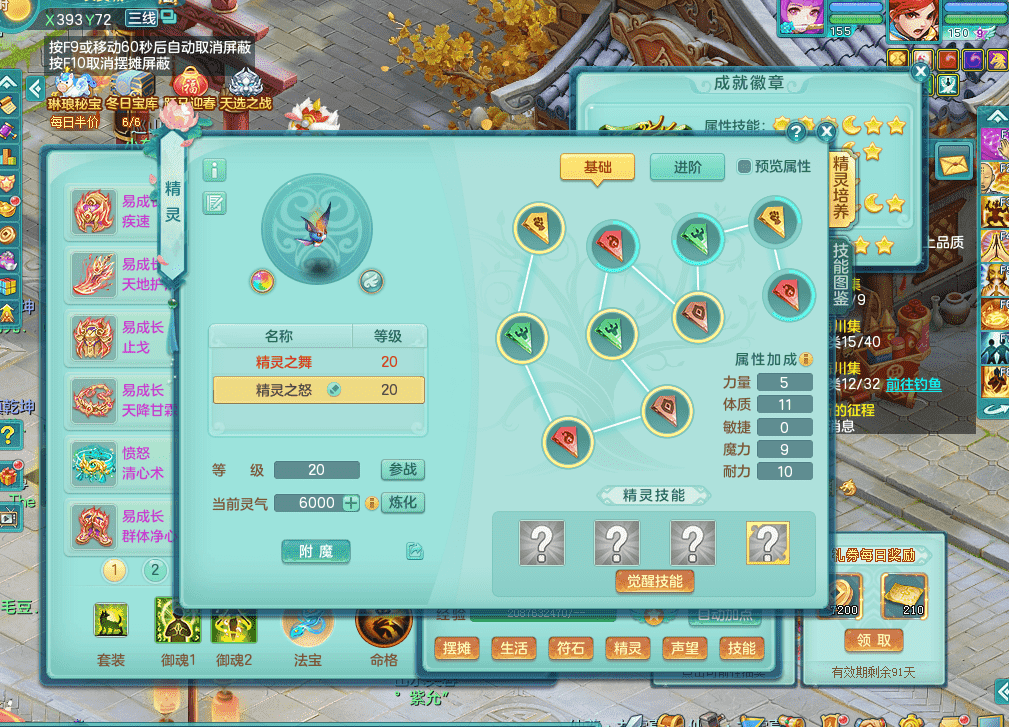Click the 炼化 button

pos(403,503)
